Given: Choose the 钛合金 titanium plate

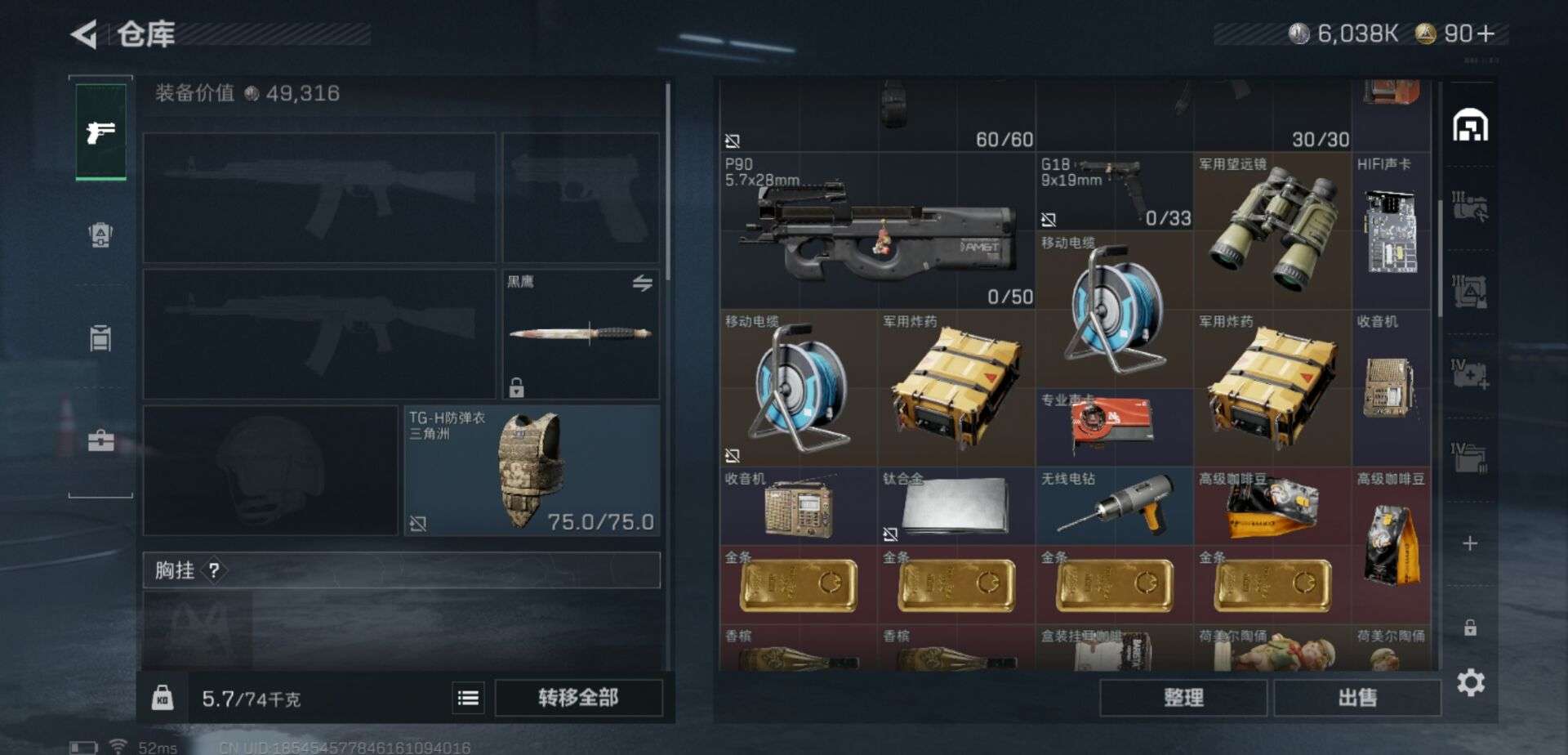Looking at the screenshot, I should coord(956,506).
